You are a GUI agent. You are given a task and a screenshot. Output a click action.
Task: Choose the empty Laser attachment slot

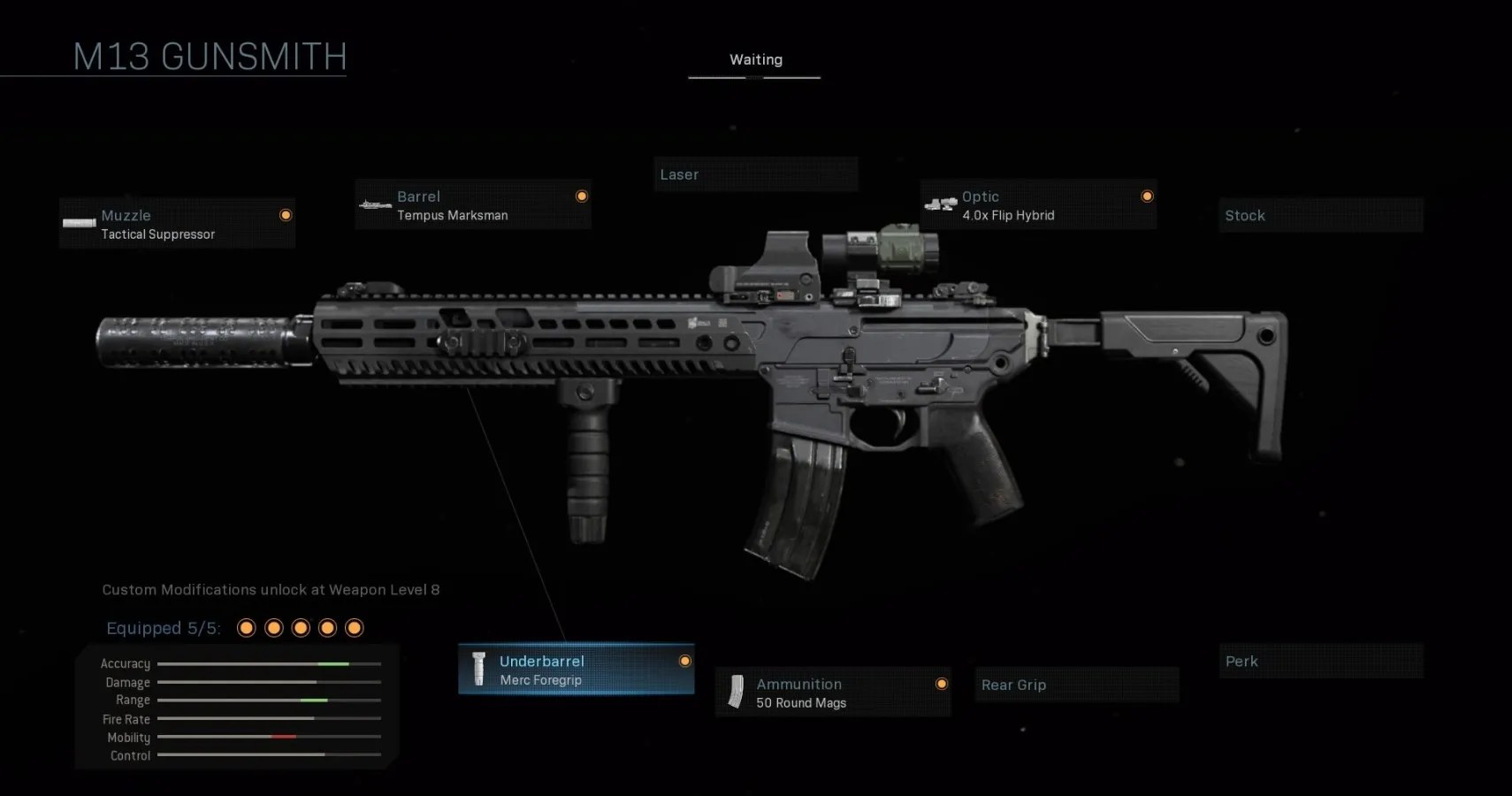[x=756, y=174]
